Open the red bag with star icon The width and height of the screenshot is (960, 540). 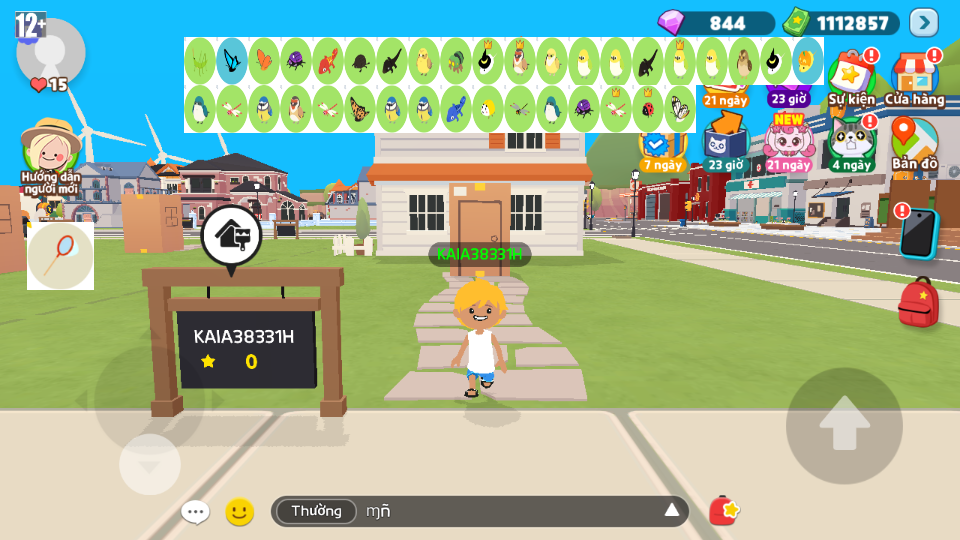(x=723, y=511)
